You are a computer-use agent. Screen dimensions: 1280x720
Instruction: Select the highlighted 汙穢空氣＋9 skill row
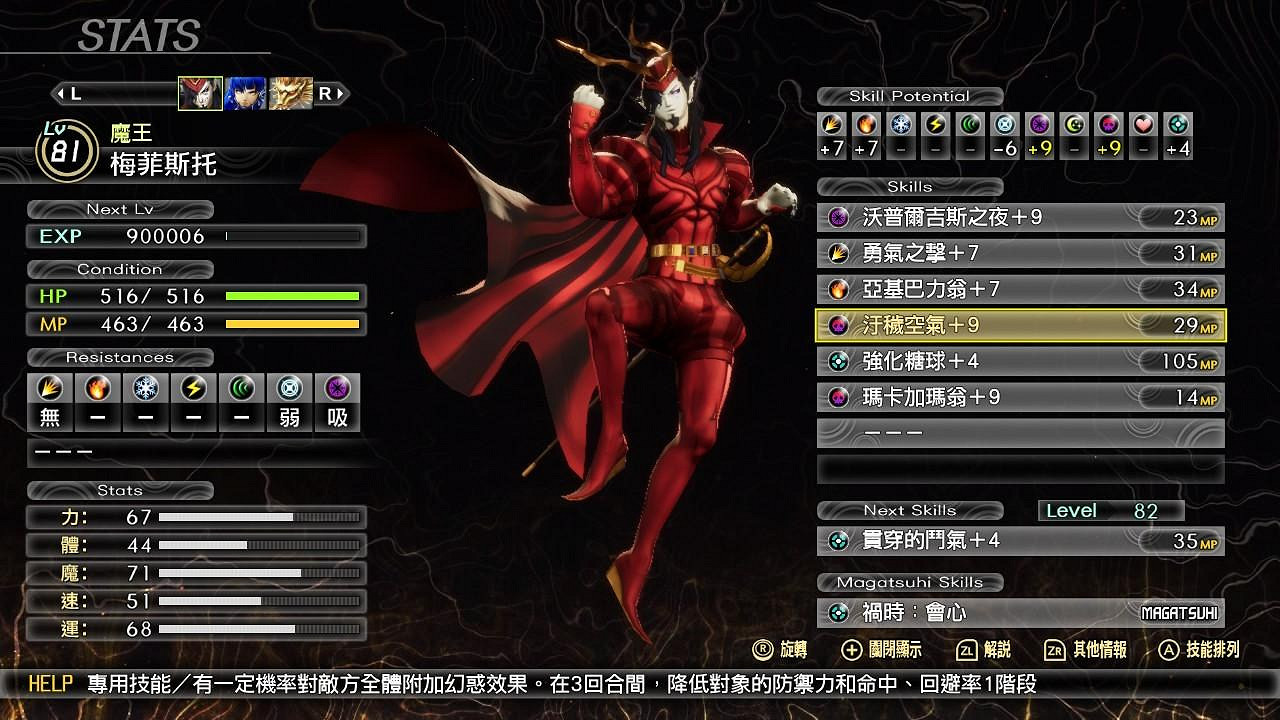click(x=1020, y=326)
